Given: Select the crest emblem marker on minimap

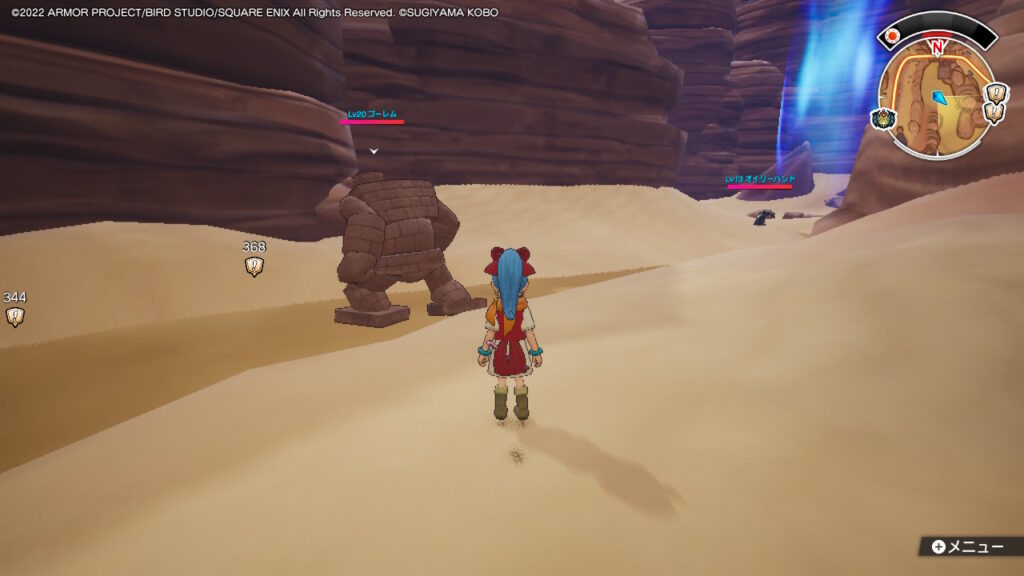Looking at the screenshot, I should click(885, 119).
